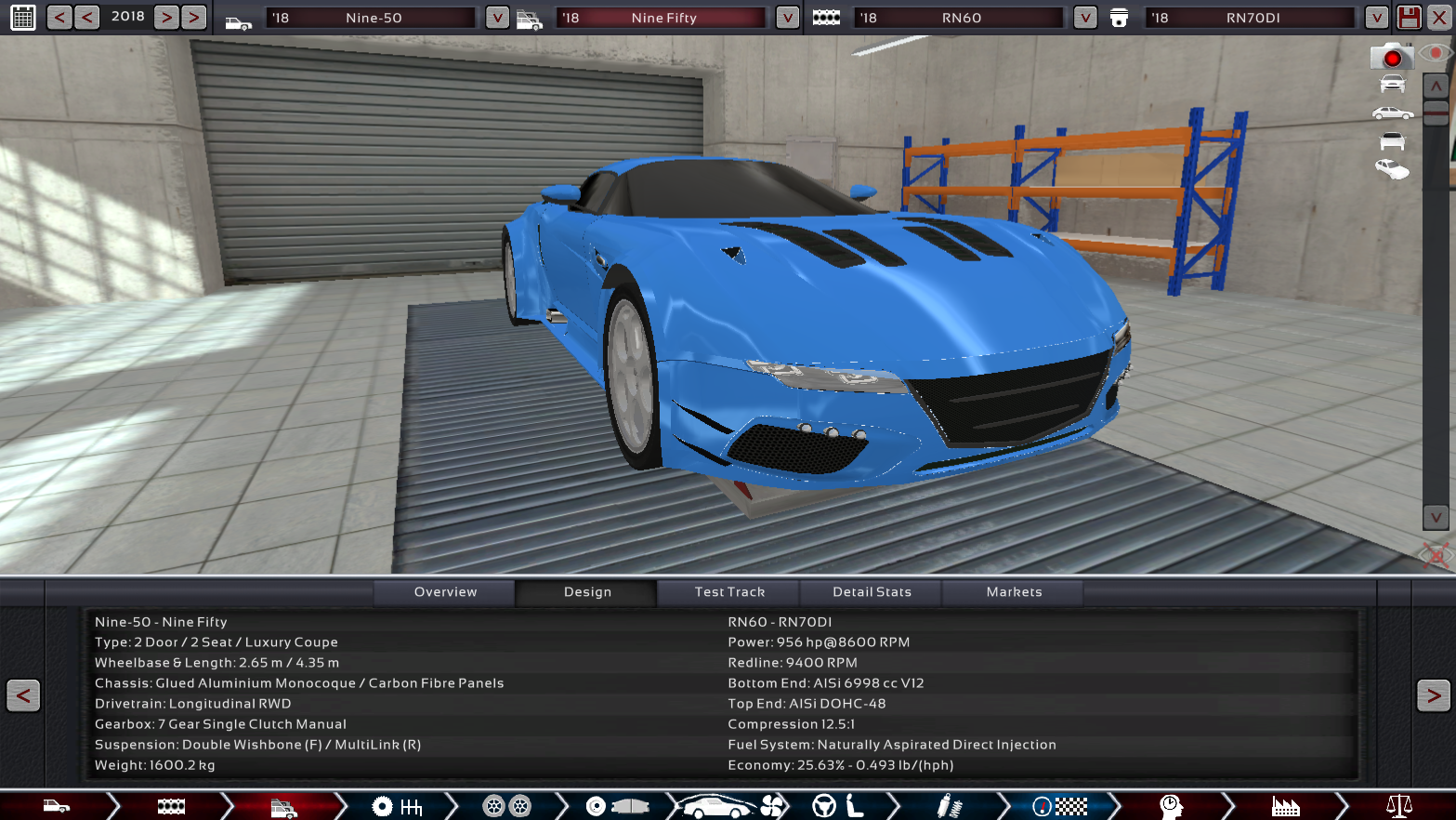Switch to the front car view
This screenshot has height=820, width=1456.
(1392, 85)
